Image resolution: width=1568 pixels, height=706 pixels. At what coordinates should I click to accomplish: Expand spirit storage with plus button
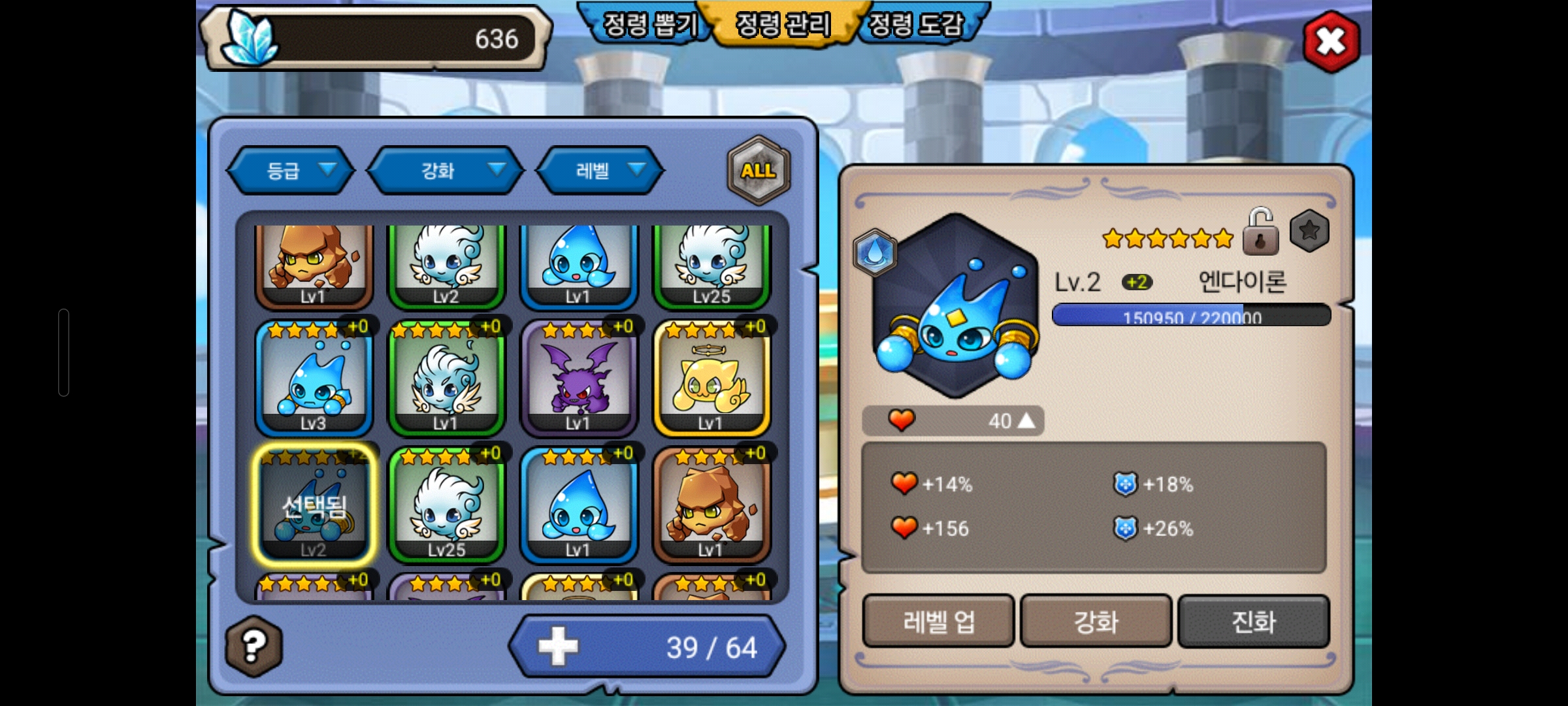[558, 647]
